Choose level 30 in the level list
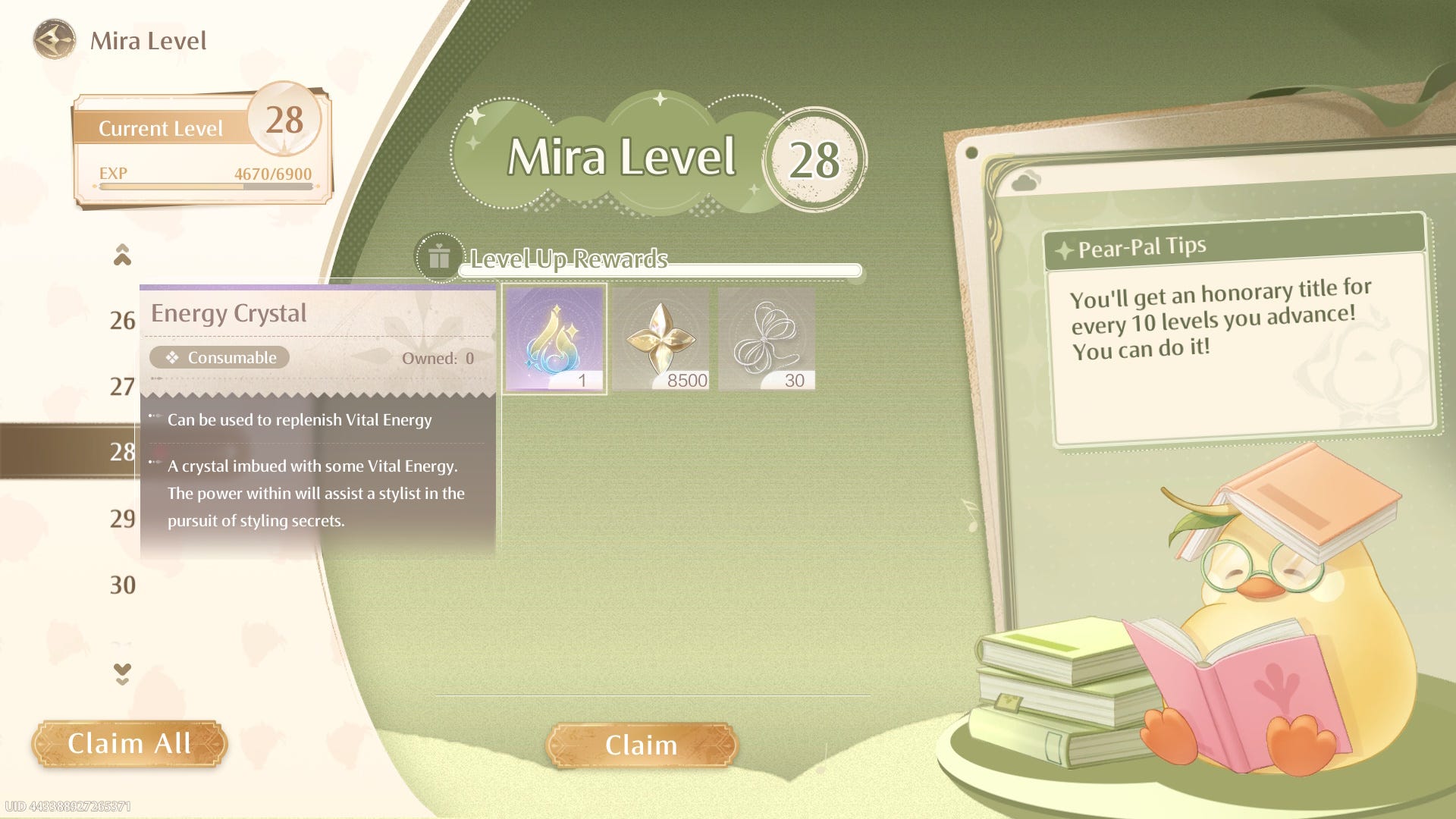Screen dimensions: 1456x819 tap(122, 585)
